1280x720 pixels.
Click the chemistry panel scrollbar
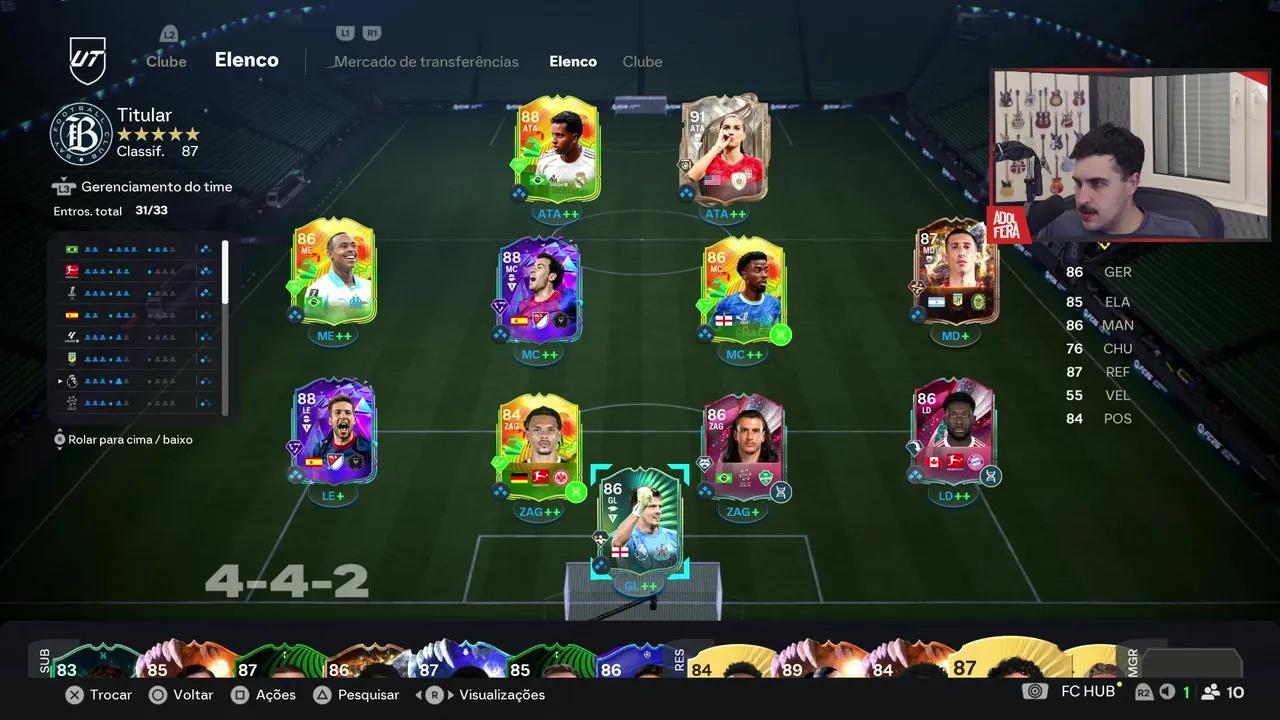coord(225,270)
